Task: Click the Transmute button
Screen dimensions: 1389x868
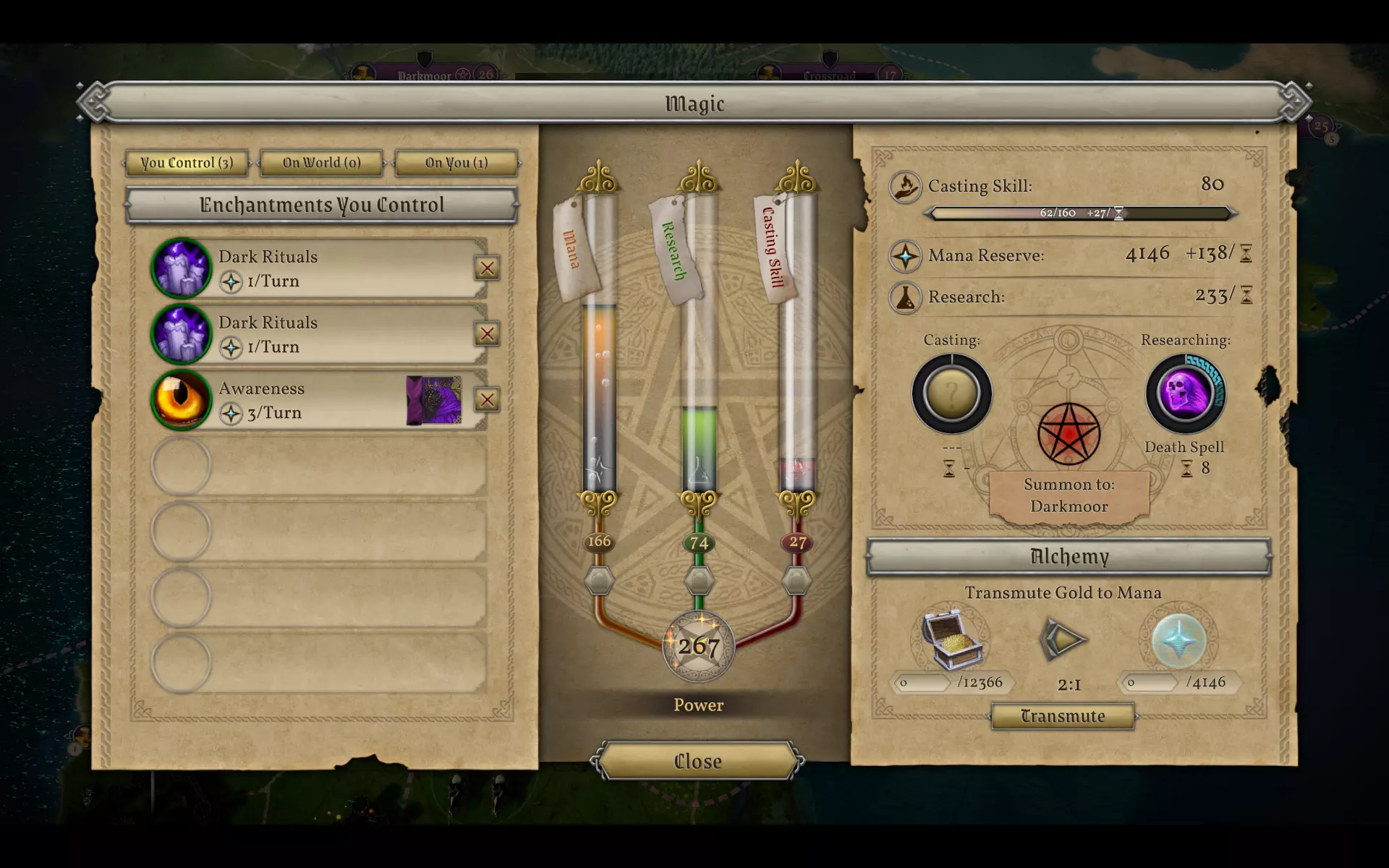Action: [x=1062, y=716]
